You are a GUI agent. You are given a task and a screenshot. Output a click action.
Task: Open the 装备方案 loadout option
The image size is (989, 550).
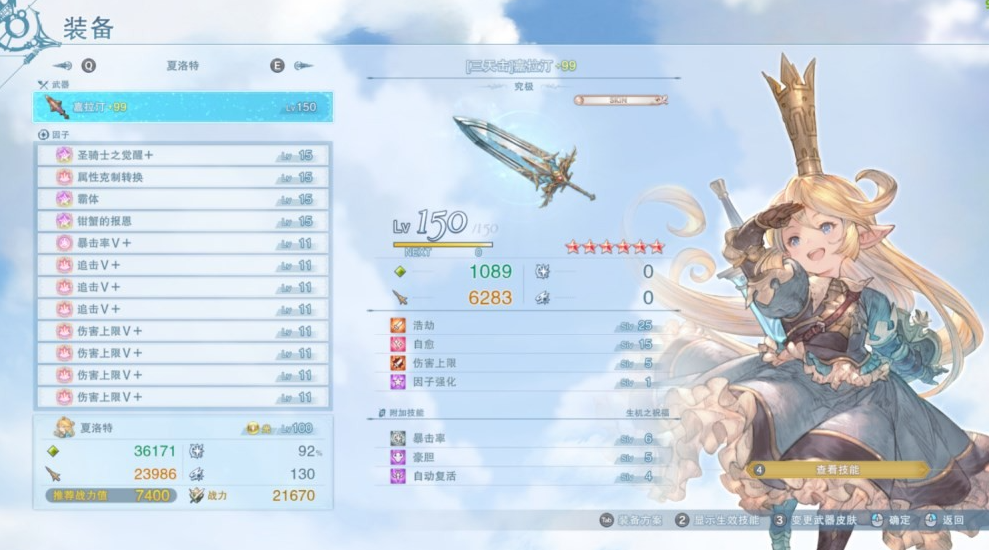633,520
